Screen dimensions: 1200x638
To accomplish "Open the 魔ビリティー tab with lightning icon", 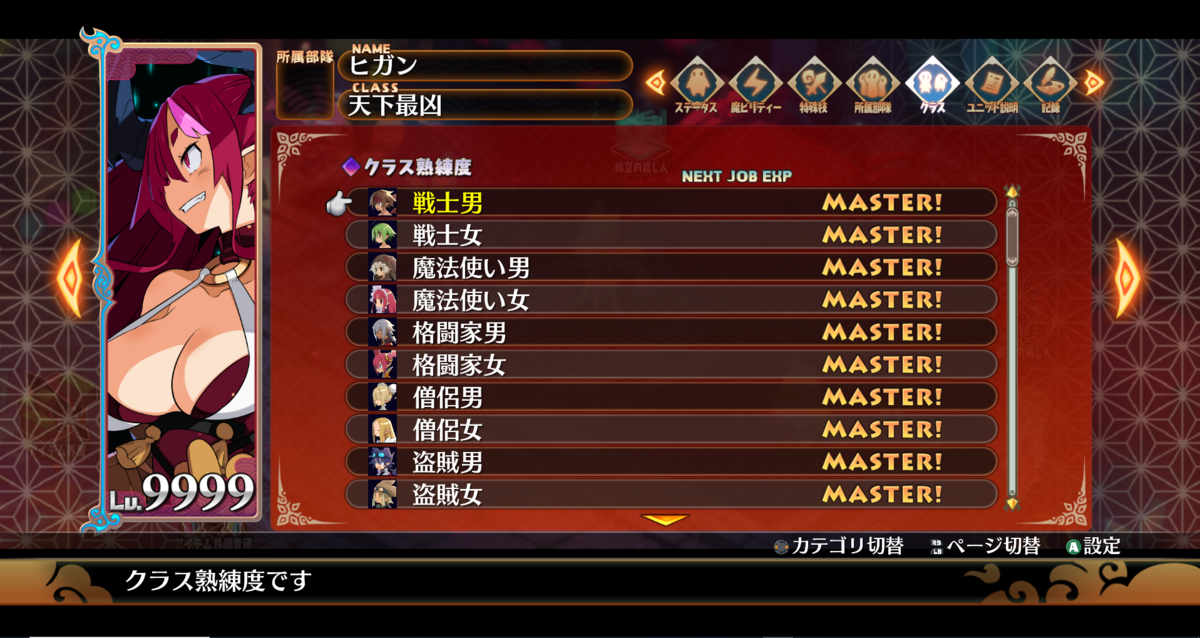I will coord(755,83).
